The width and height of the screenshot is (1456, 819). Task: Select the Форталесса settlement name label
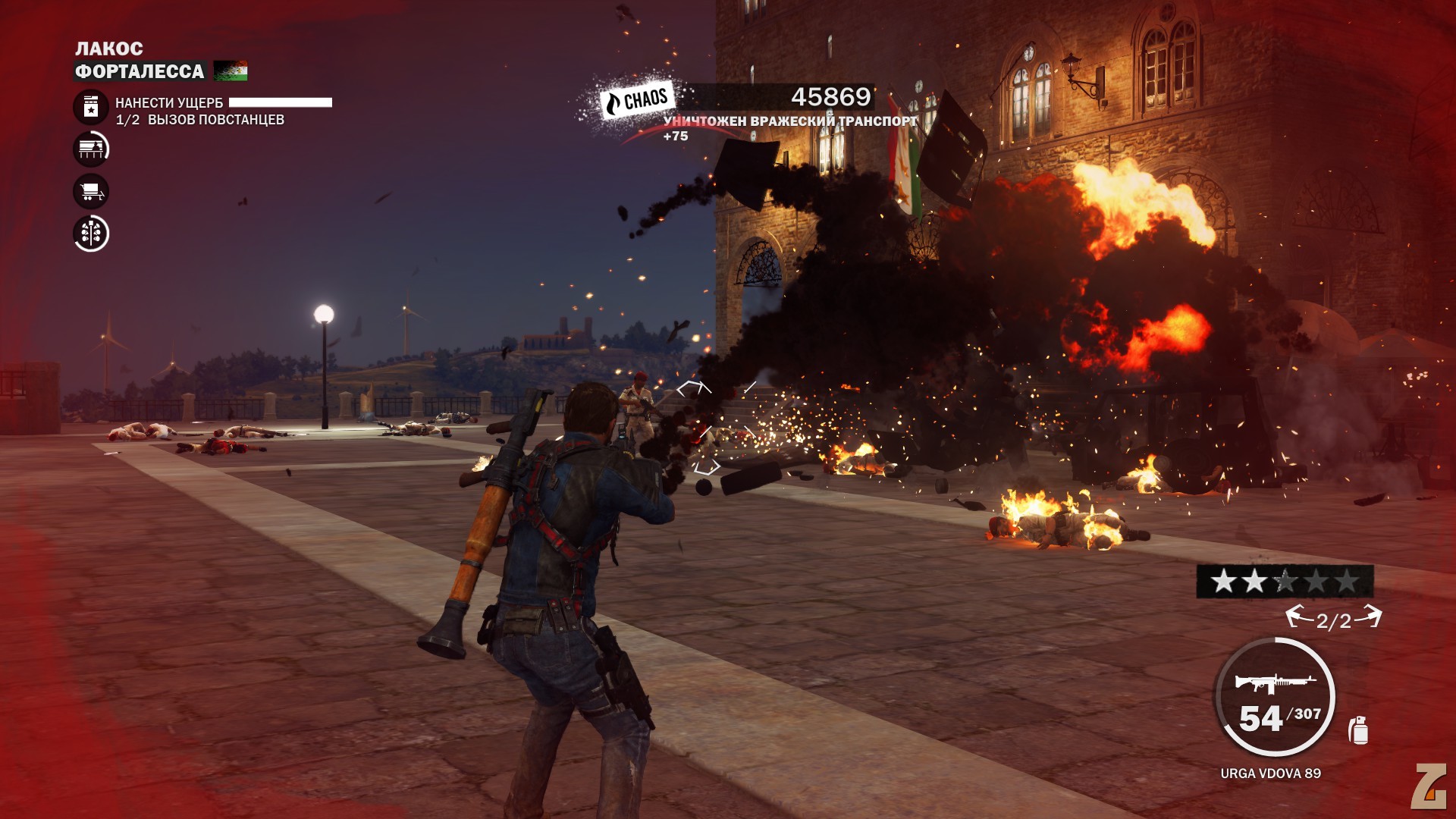140,71
